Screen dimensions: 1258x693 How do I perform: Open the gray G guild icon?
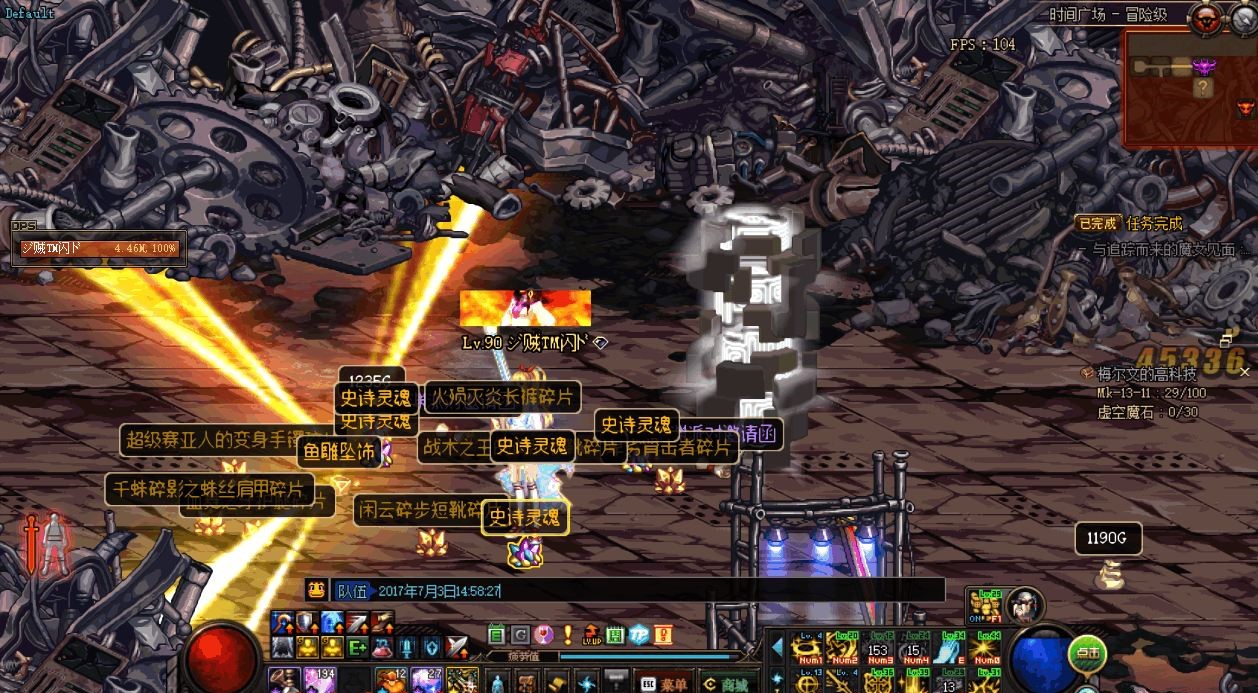520,634
